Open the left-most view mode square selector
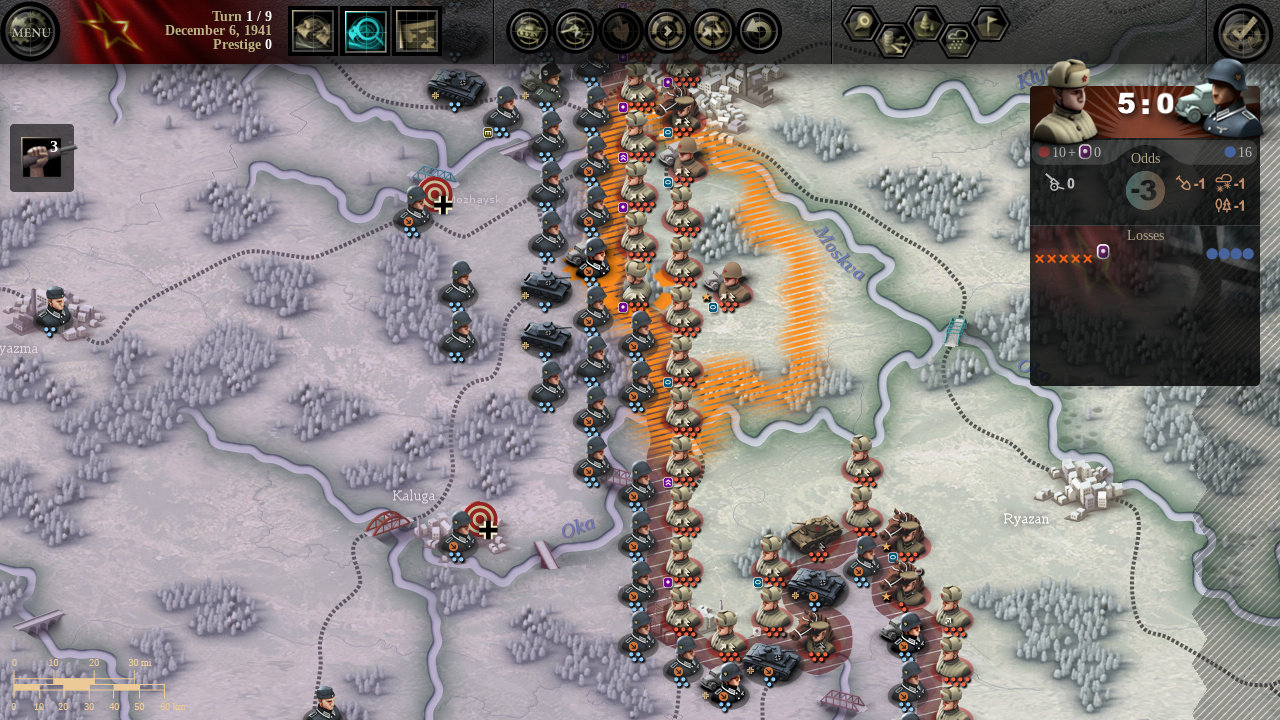The image size is (1280, 720). (313, 31)
